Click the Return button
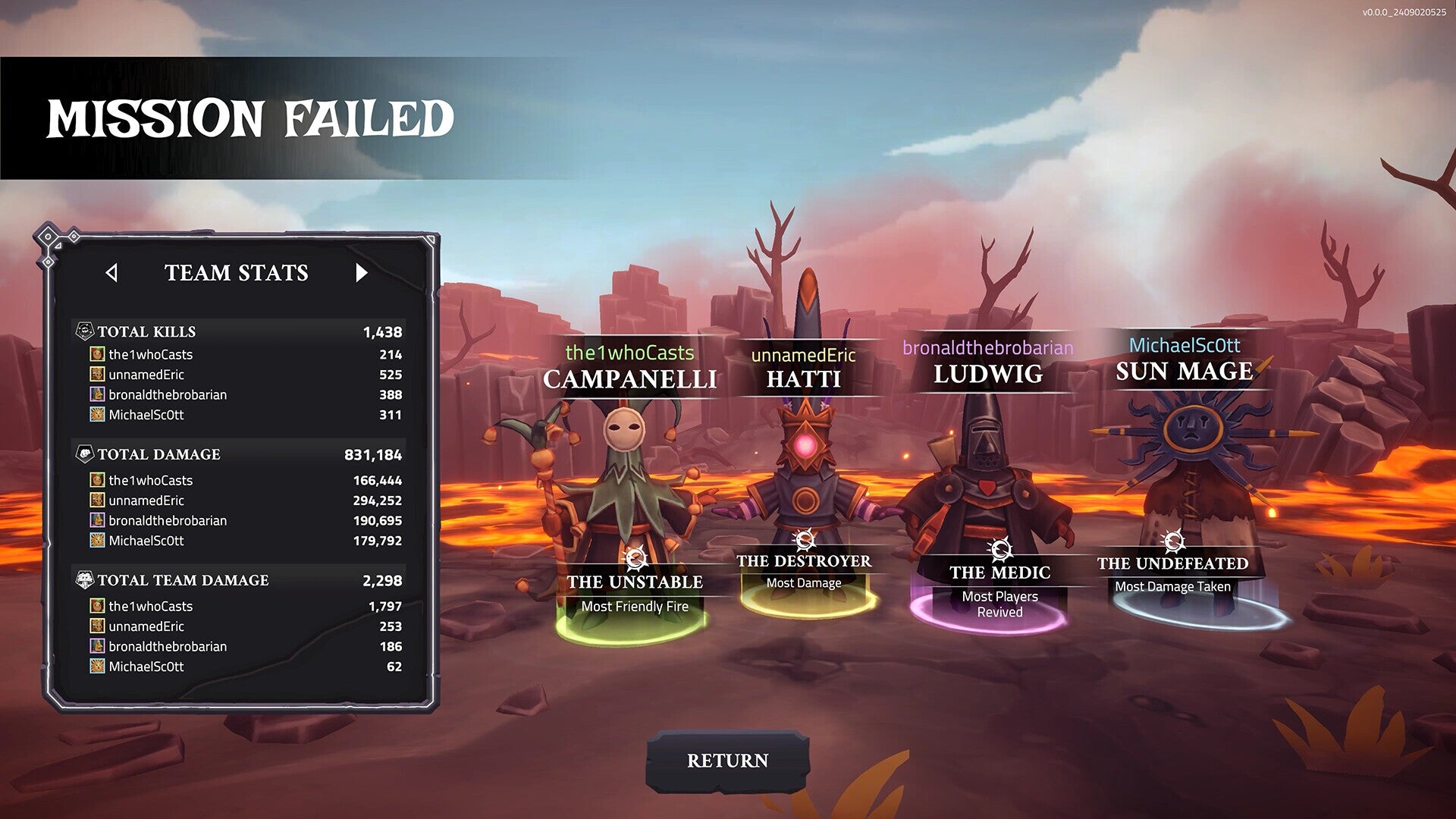 coord(730,759)
